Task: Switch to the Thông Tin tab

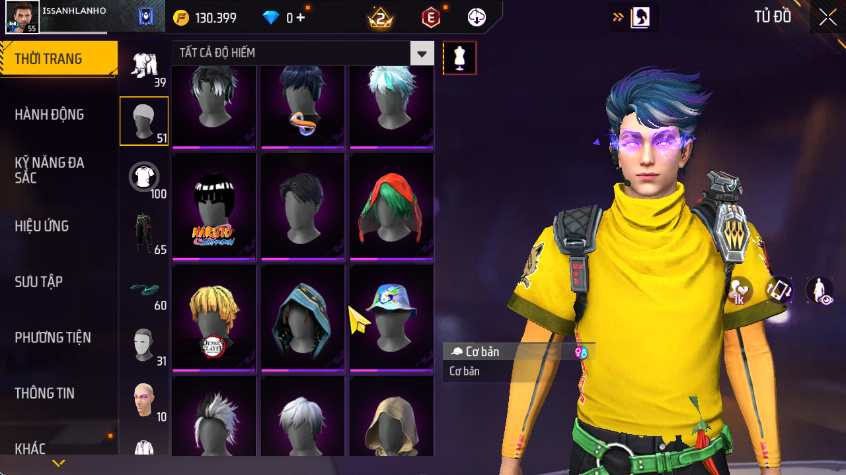Action: 45,393
